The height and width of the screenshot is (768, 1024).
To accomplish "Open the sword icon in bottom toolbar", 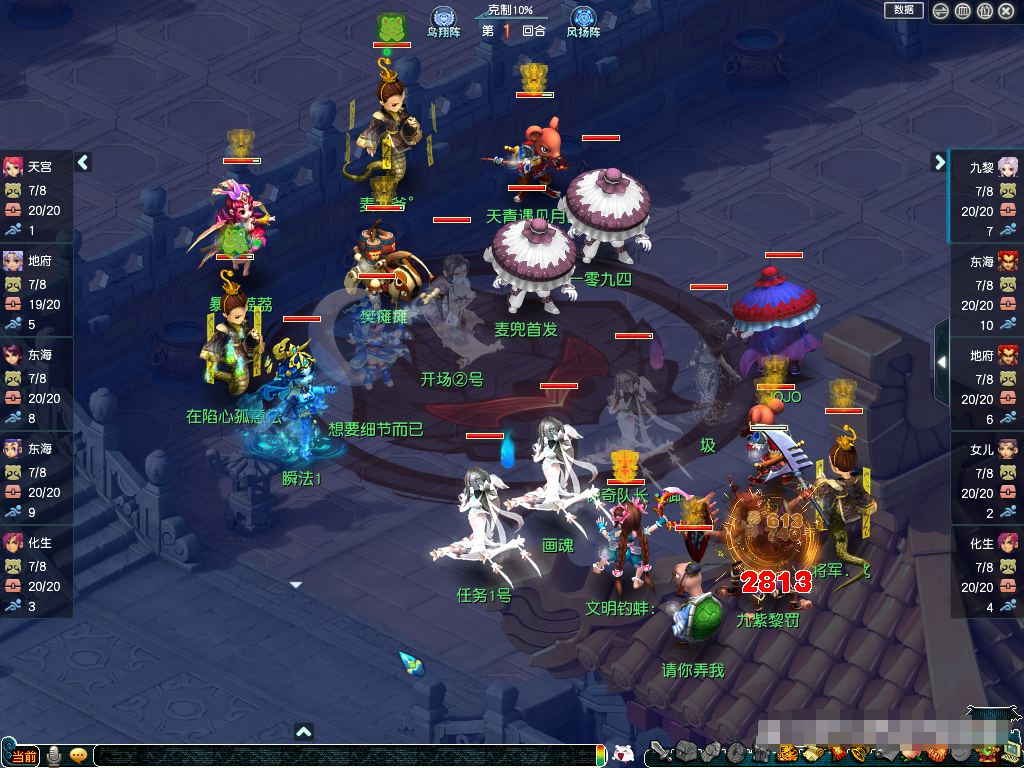I will (x=661, y=751).
